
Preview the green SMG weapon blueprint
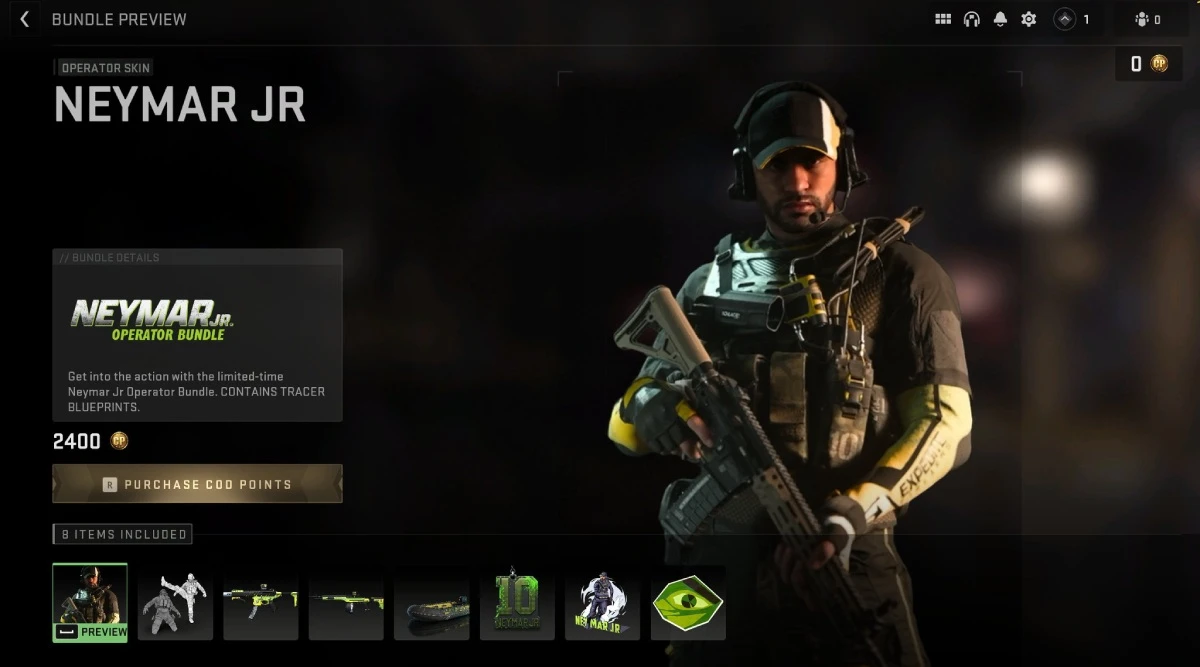point(260,601)
